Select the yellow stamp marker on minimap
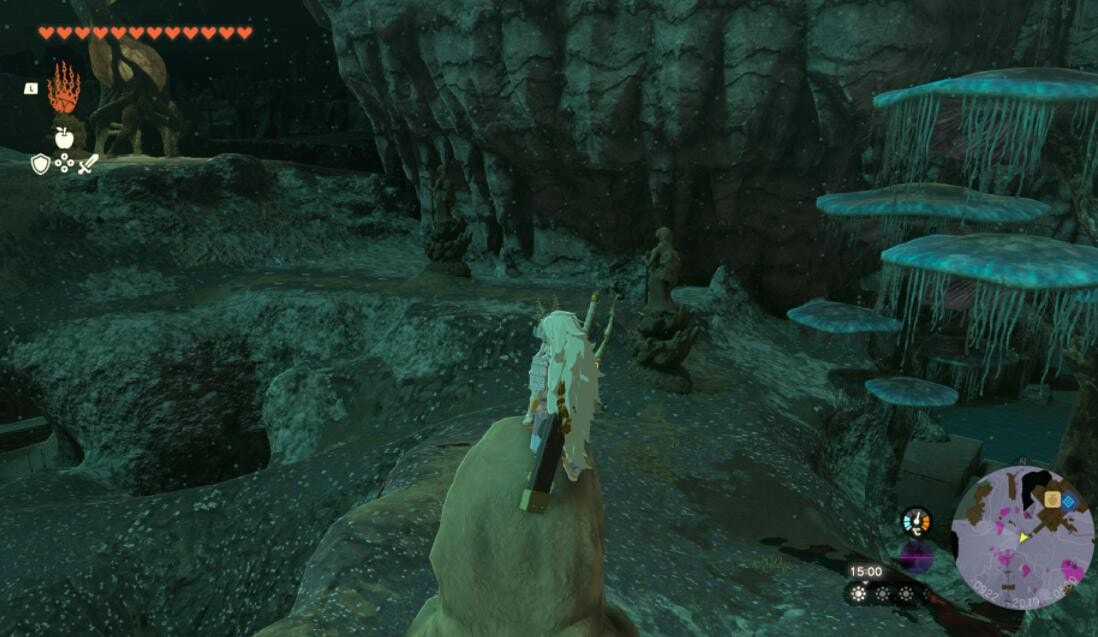The height and width of the screenshot is (637, 1098). [x=1052, y=499]
